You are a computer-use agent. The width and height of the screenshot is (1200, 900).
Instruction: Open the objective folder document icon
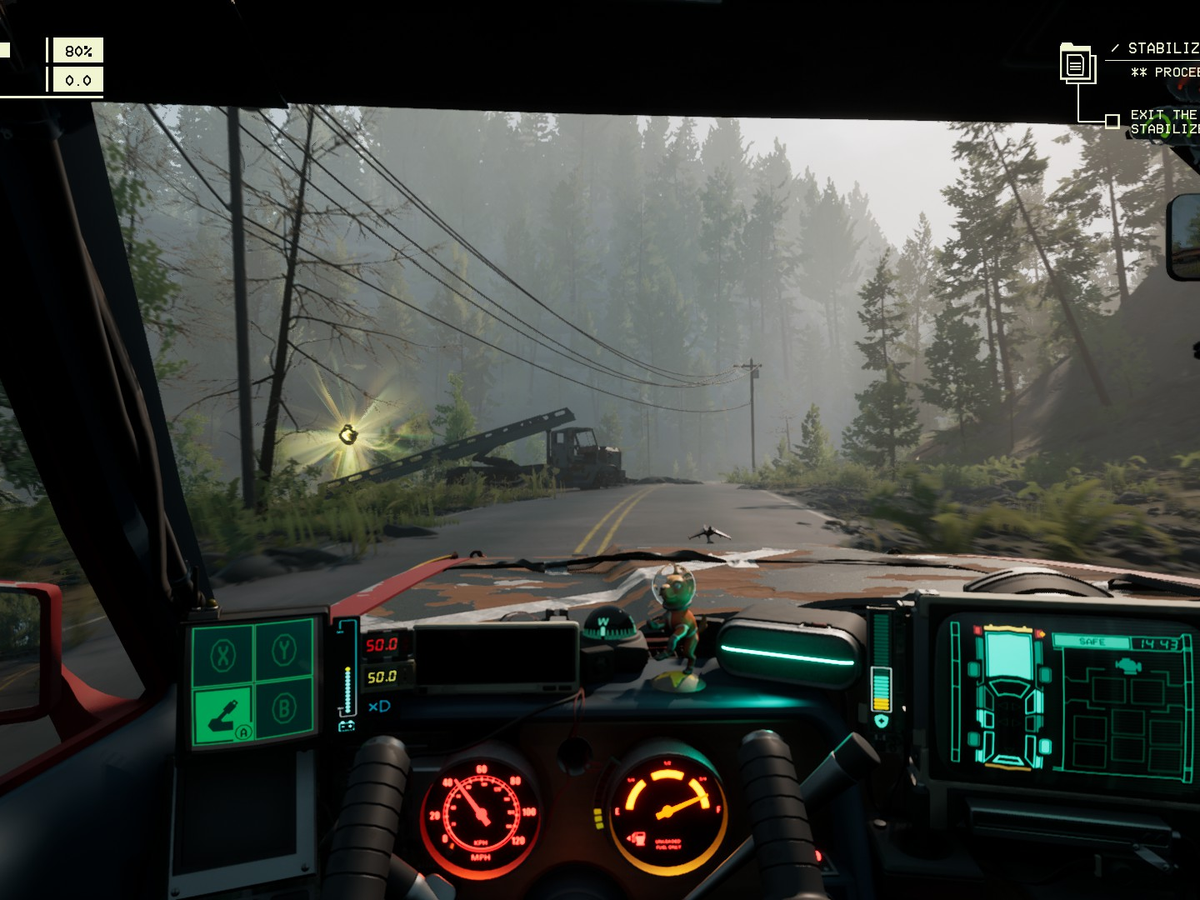pyautogui.click(x=1077, y=64)
